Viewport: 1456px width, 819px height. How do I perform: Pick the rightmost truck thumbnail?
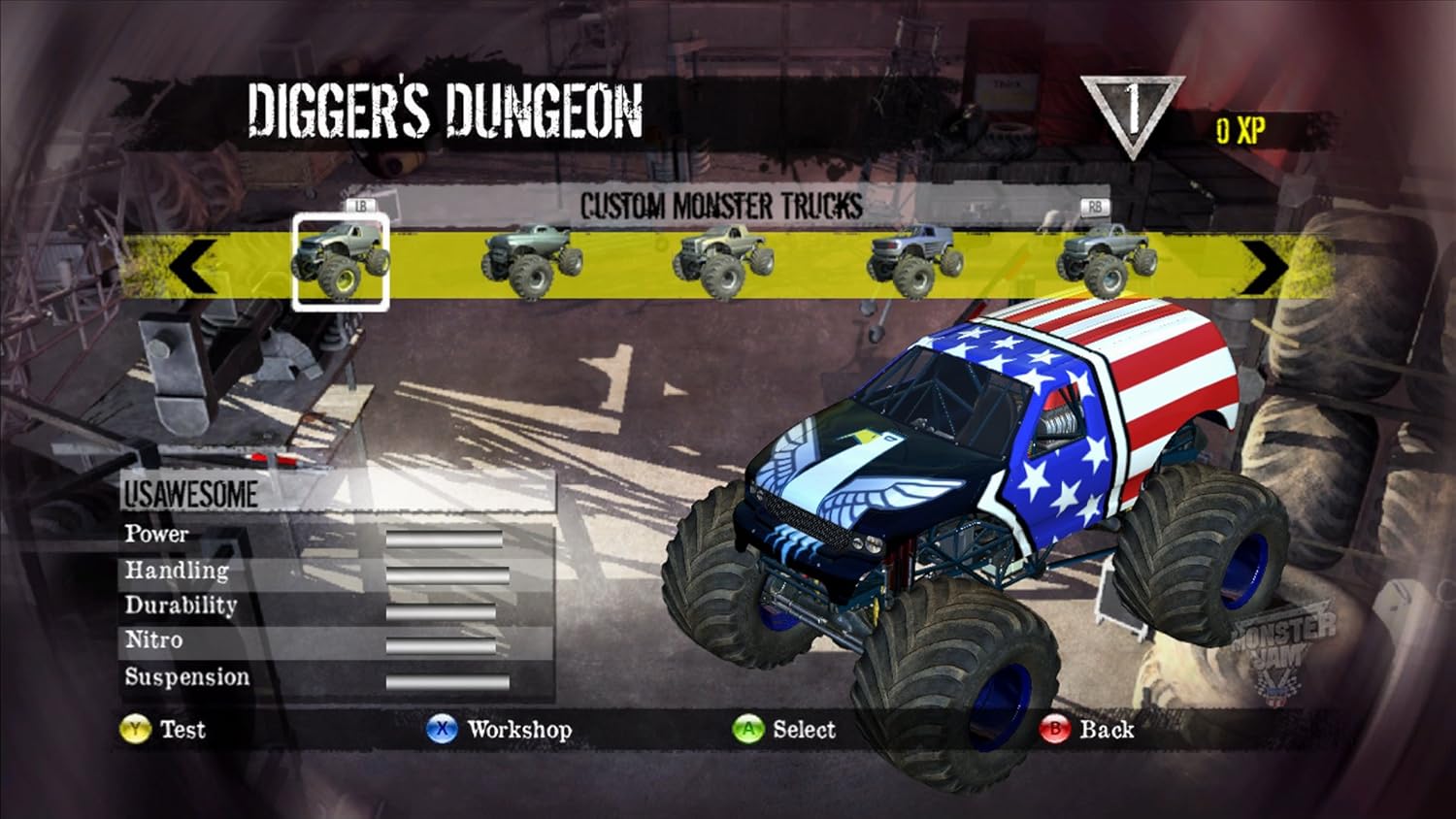click(1097, 259)
